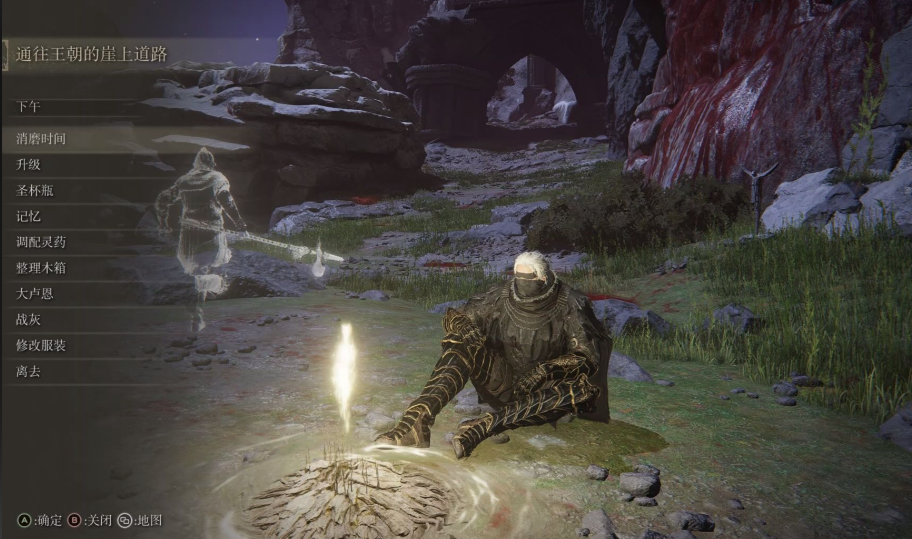Select 消磨时间 to pass time
Screen dimensions: 912x539
[x=41, y=138]
